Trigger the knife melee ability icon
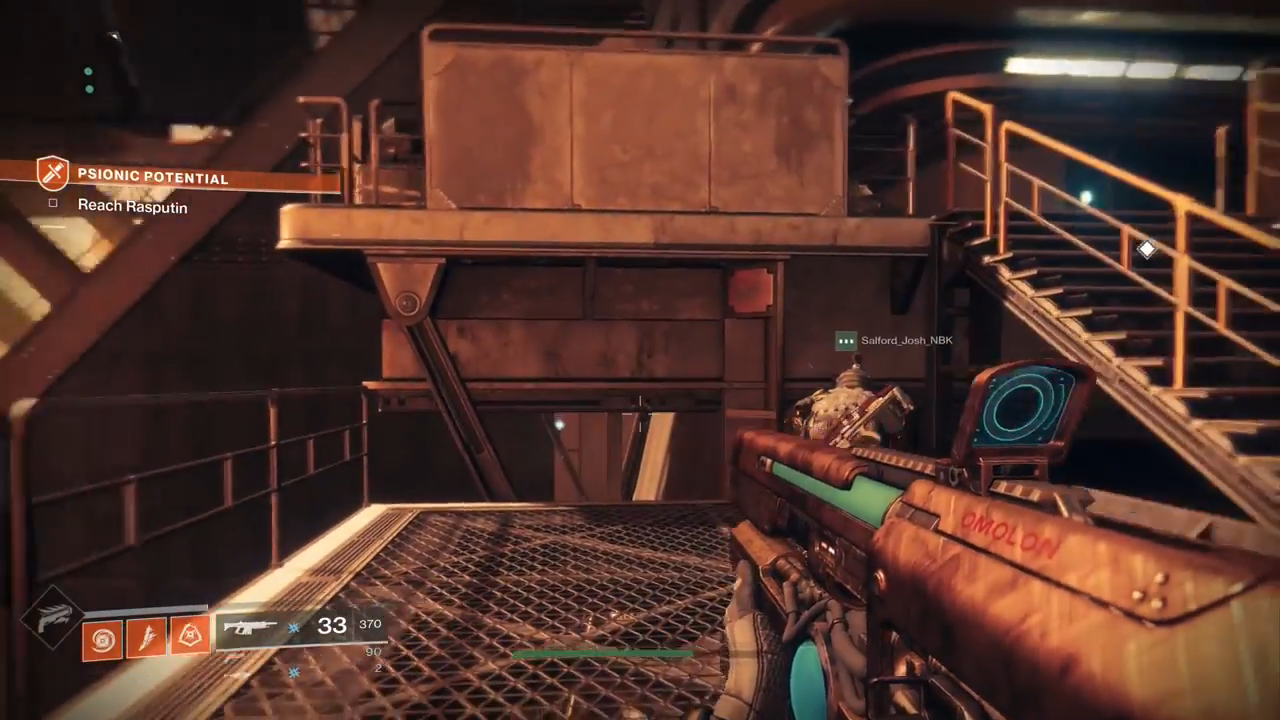 coord(146,637)
